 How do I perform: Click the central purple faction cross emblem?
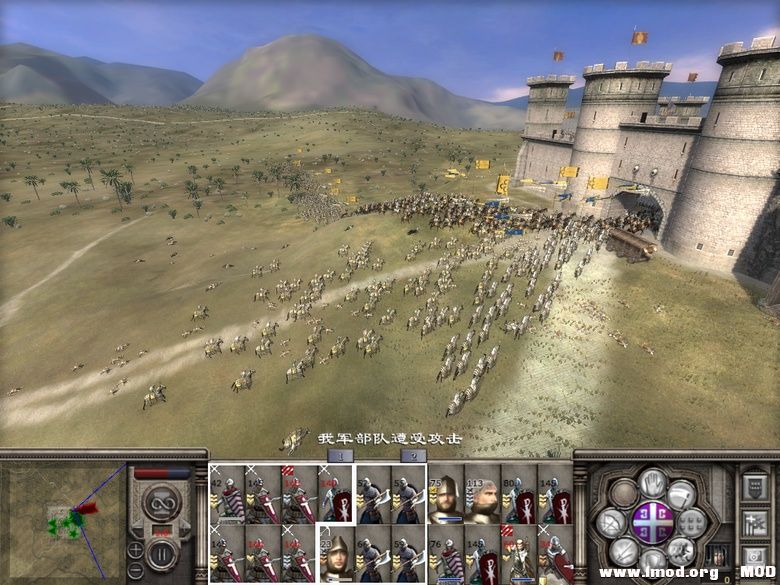(x=652, y=522)
